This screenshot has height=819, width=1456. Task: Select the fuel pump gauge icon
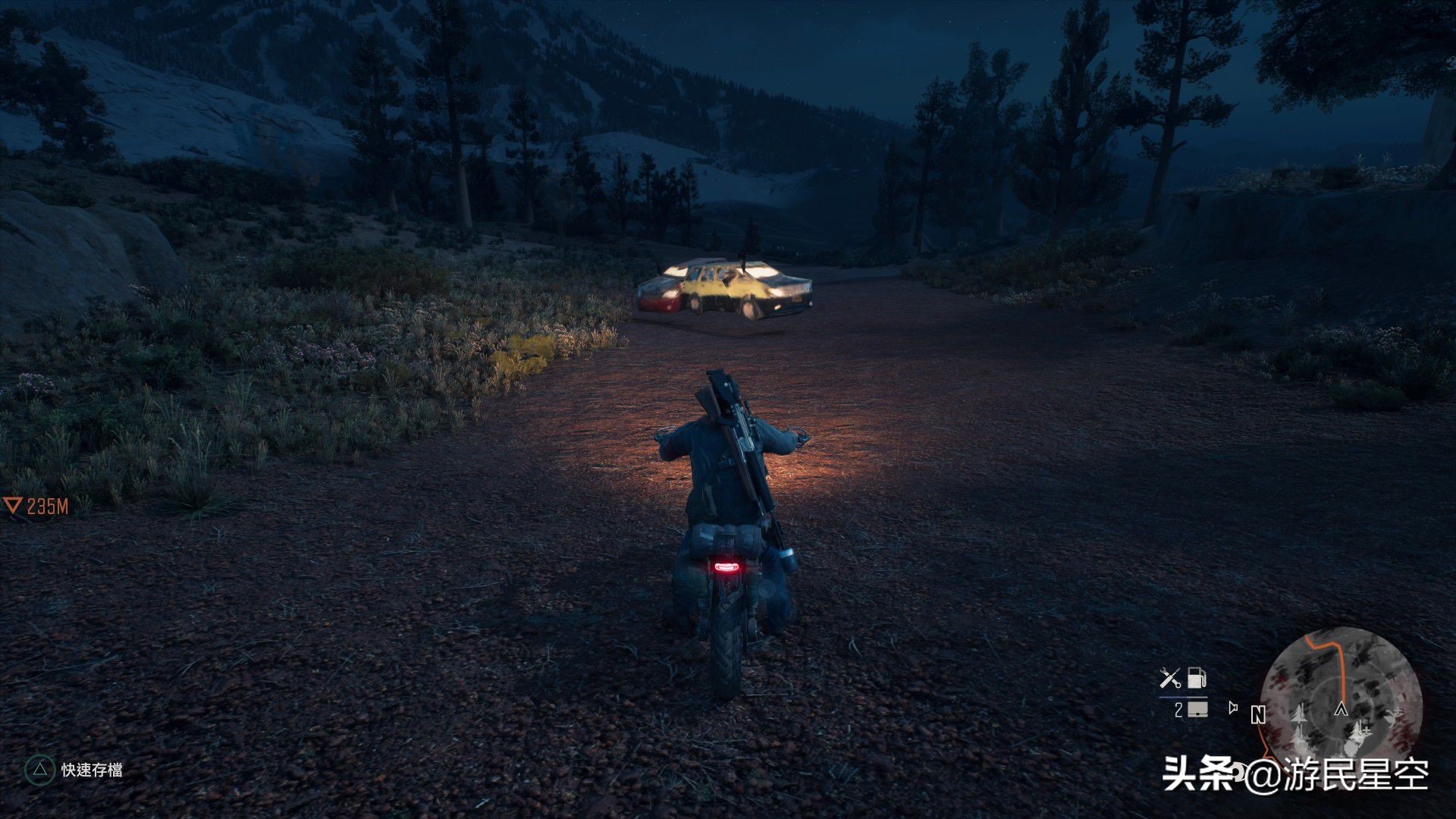pos(1196,677)
